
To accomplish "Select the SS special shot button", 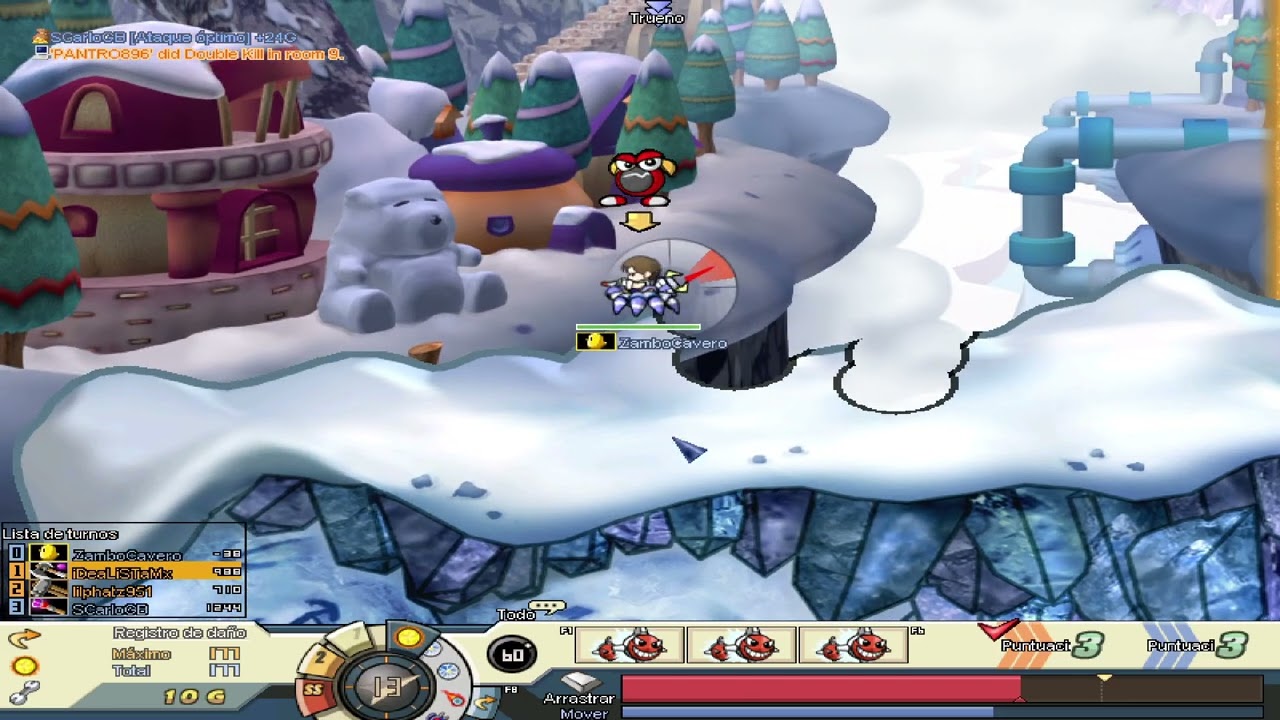I will pos(314,688).
